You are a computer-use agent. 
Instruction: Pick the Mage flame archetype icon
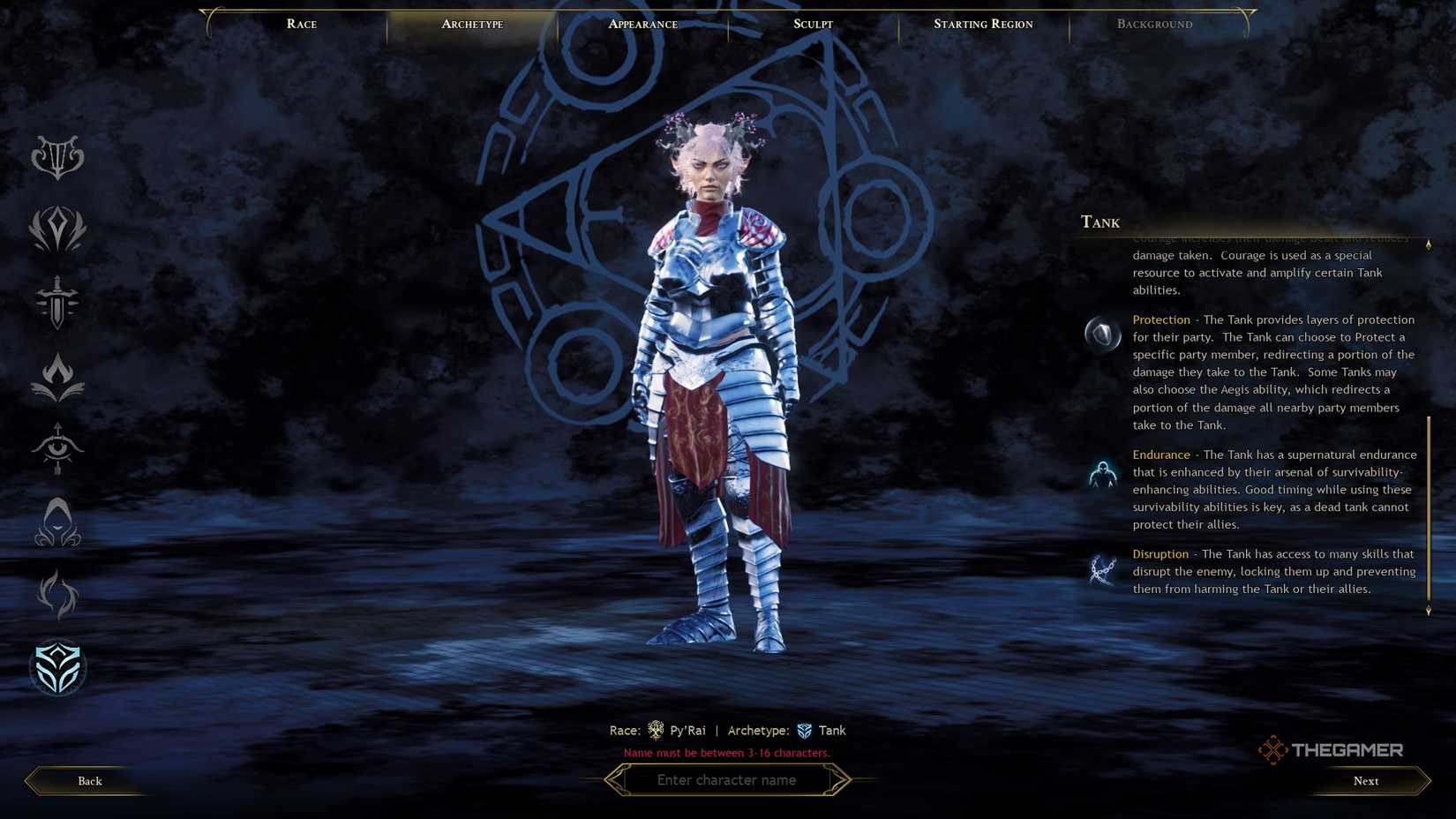(58, 375)
